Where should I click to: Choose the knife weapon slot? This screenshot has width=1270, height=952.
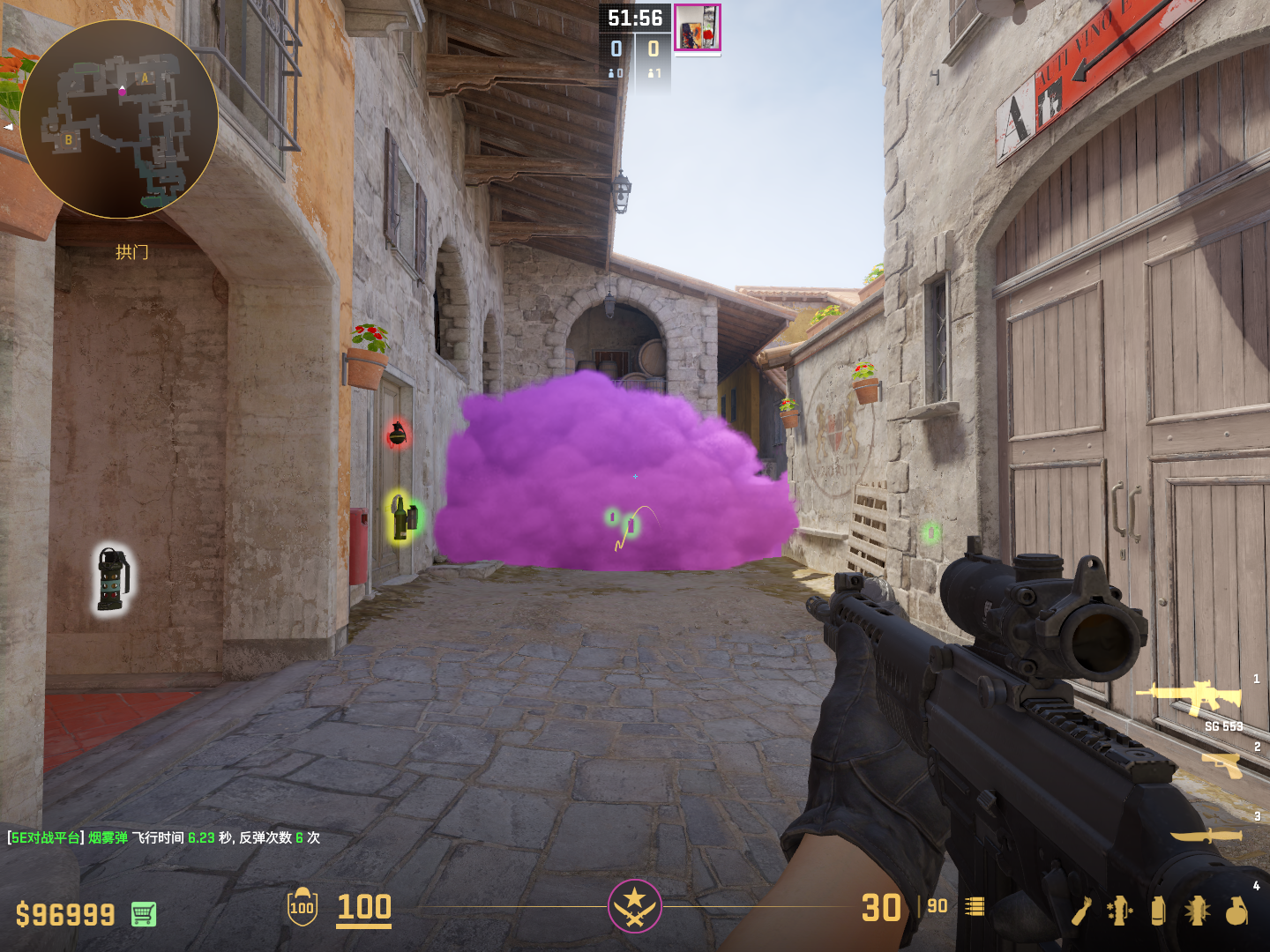tap(1206, 834)
